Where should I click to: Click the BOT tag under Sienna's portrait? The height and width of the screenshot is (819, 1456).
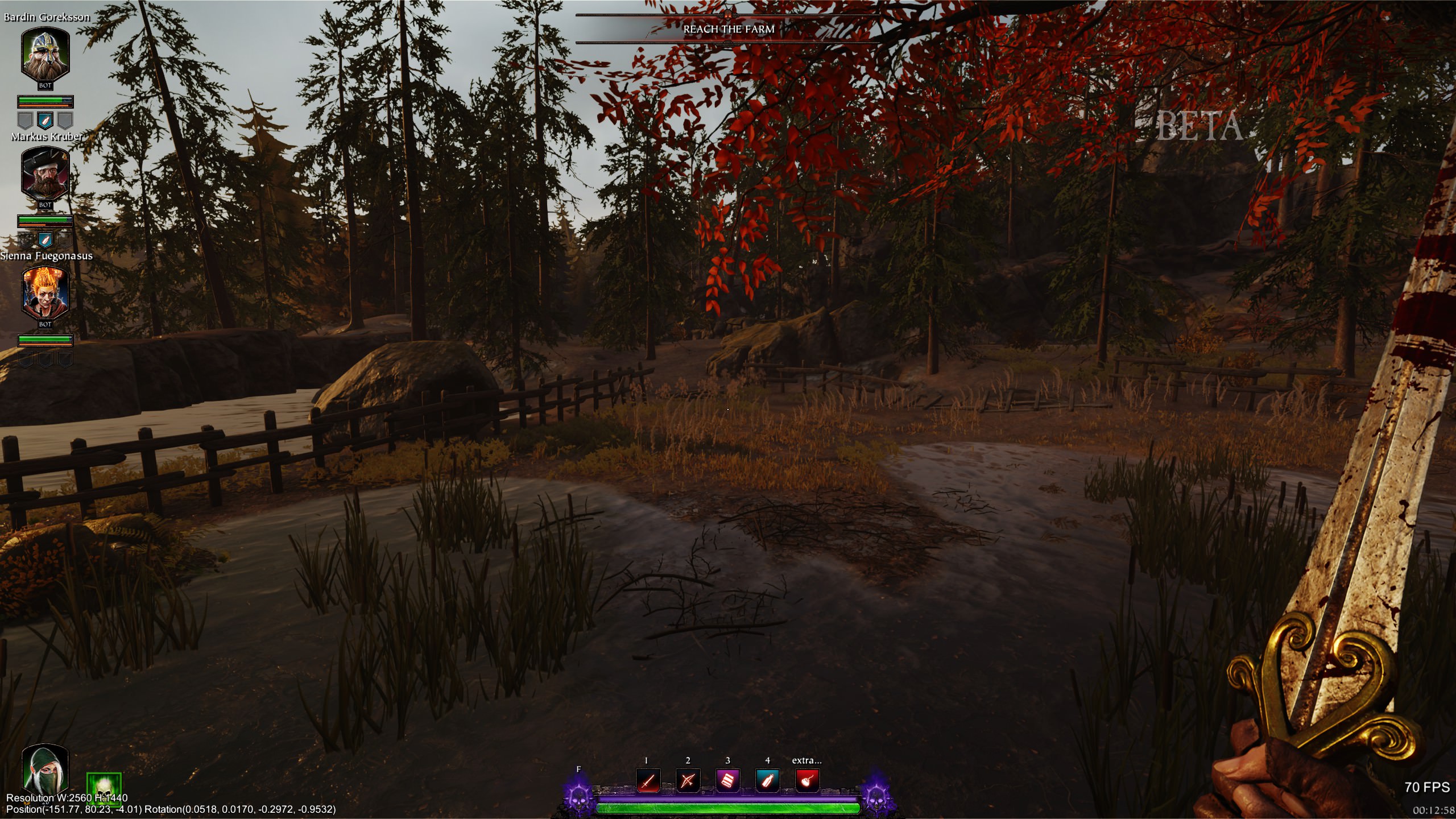(44, 325)
